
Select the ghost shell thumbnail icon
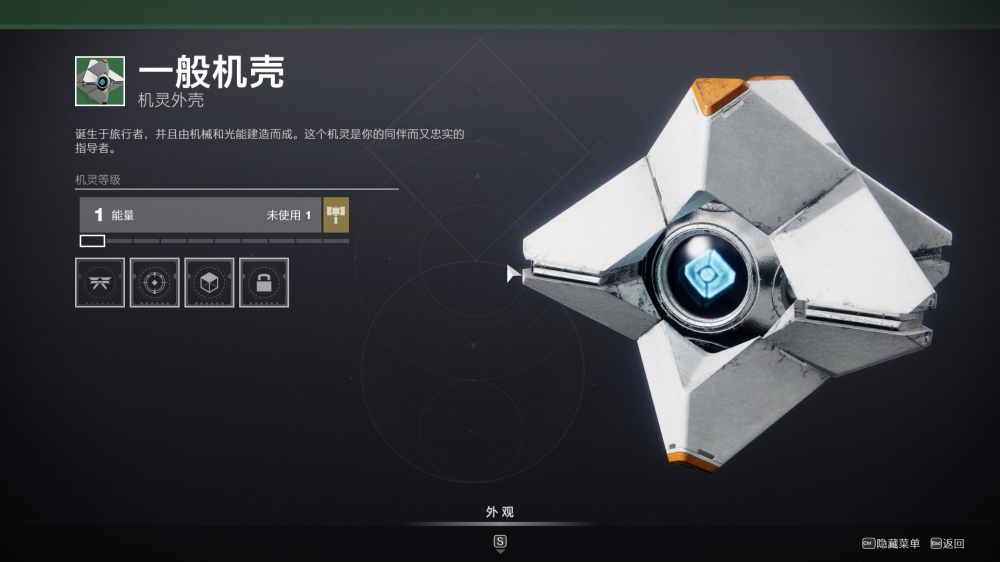(100, 81)
